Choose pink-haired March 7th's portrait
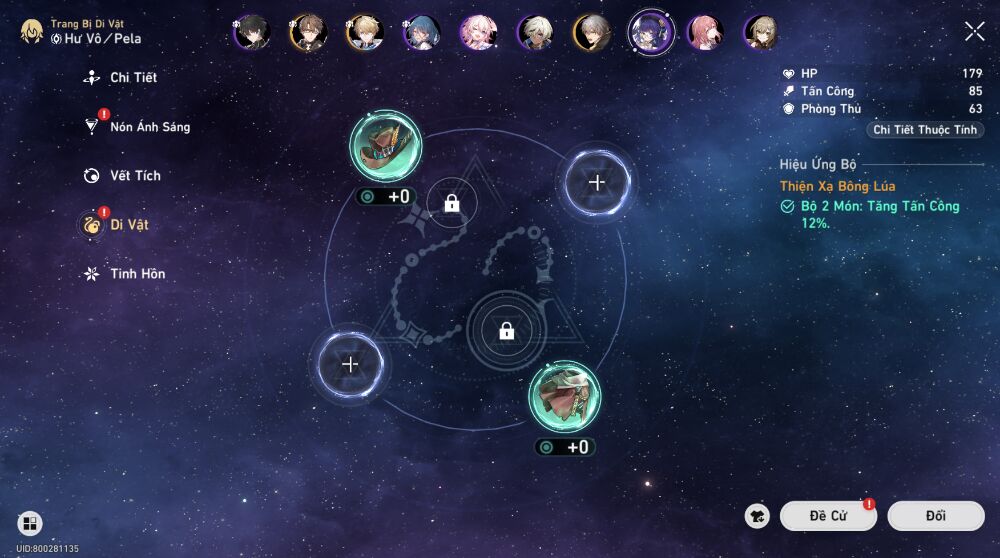The image size is (1000, 558). (x=478, y=33)
